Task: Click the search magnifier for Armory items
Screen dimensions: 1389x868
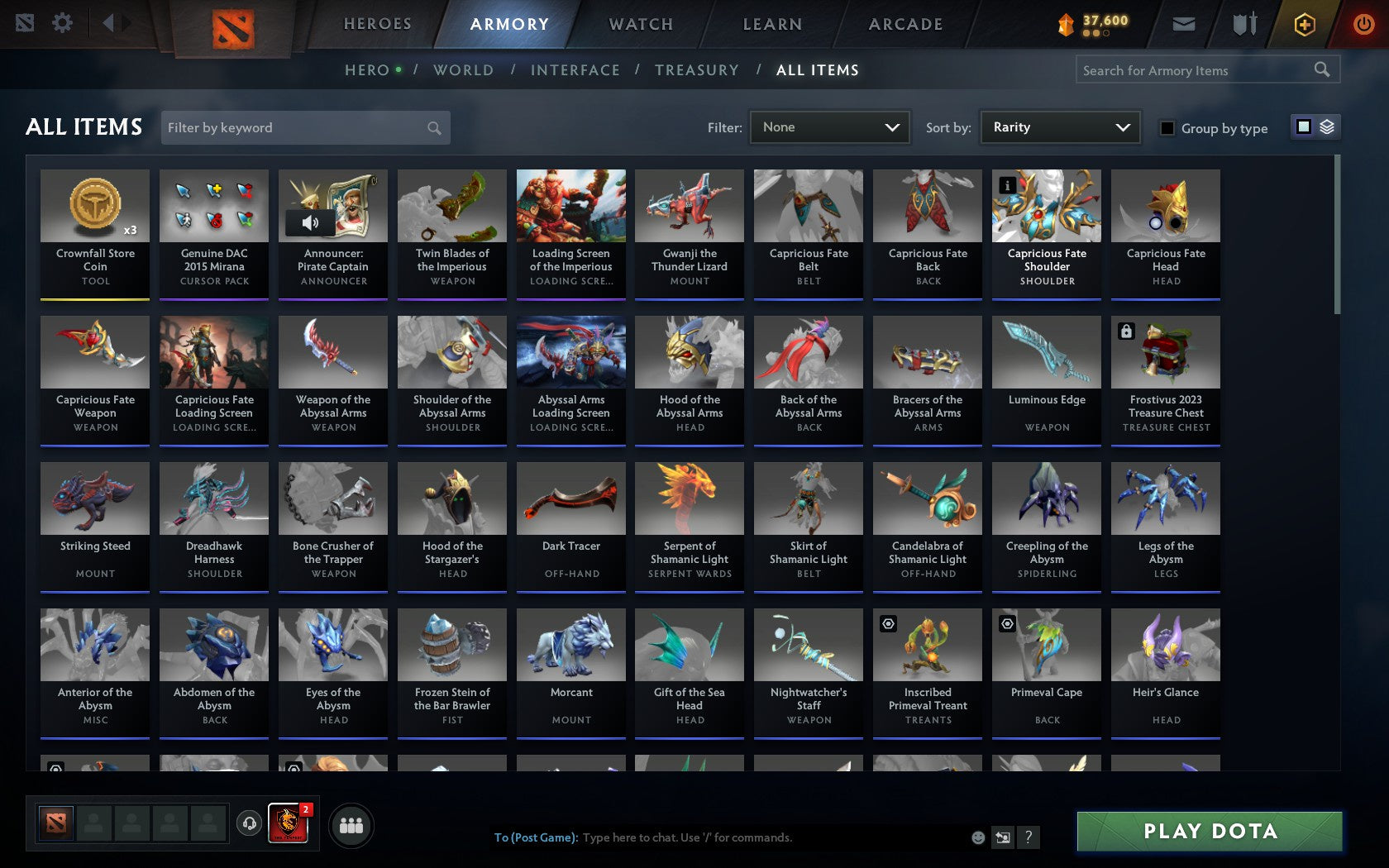Action: [x=1320, y=70]
